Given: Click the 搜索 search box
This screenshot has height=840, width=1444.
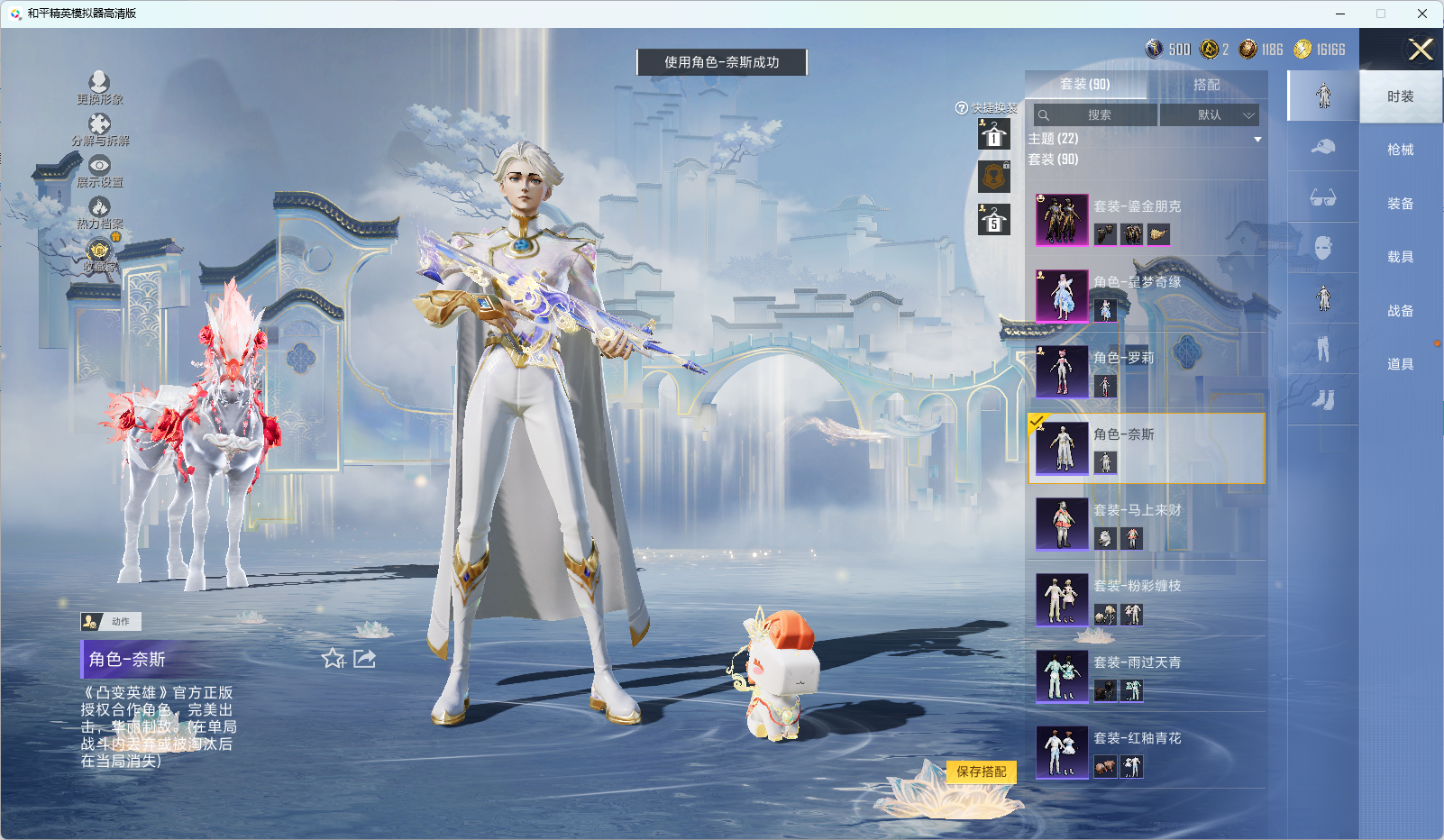Looking at the screenshot, I should [1095, 115].
